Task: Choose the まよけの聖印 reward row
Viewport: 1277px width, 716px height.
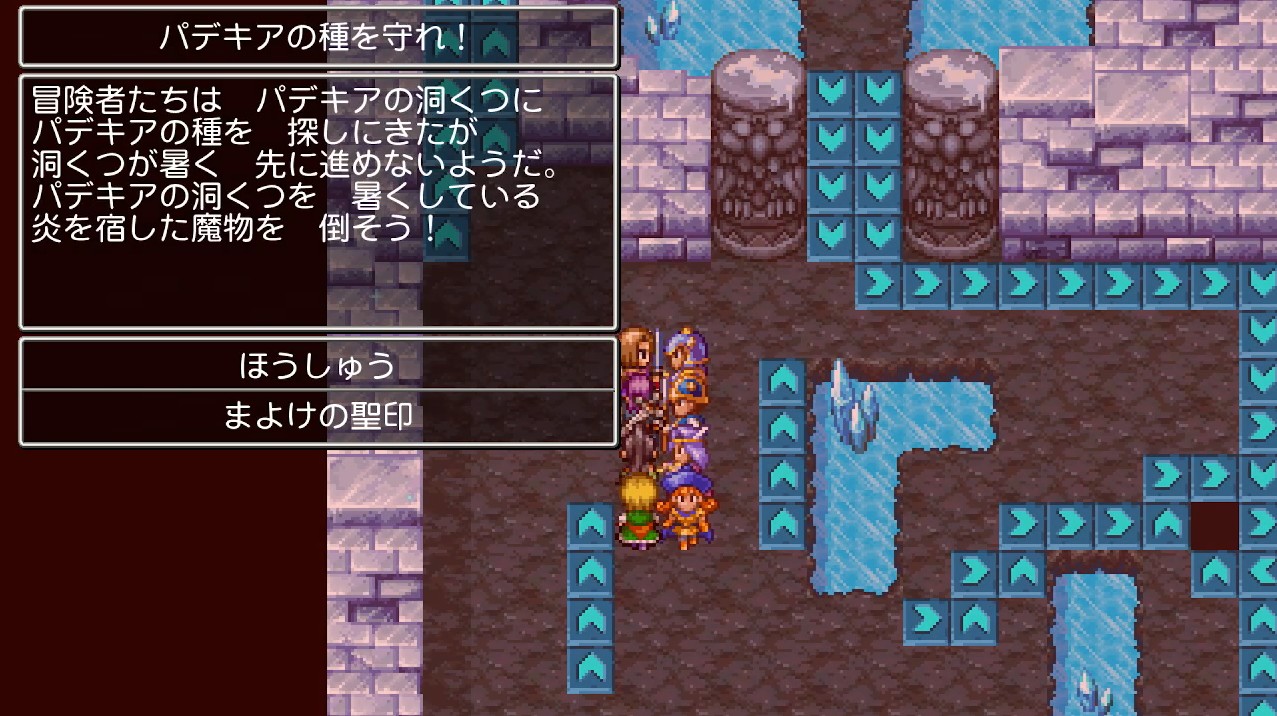Action: click(x=318, y=417)
